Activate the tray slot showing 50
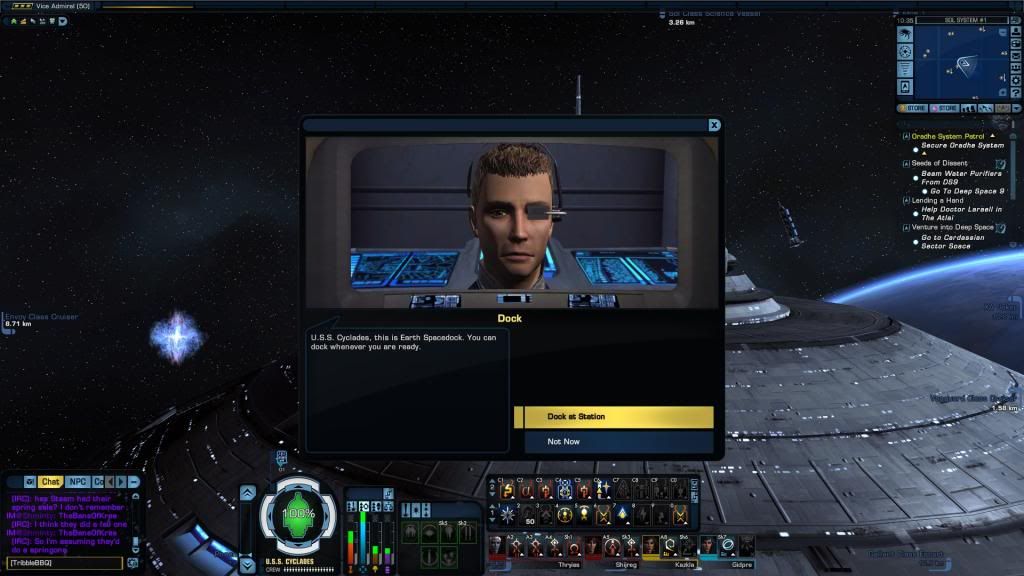This screenshot has width=1024, height=576. 529,516
